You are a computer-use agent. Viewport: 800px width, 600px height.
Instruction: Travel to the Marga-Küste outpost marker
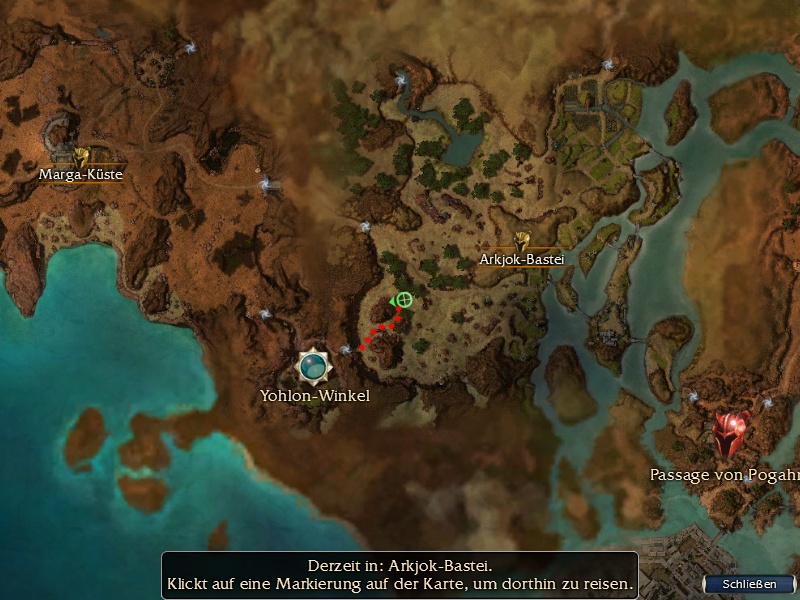pyautogui.click(x=81, y=156)
